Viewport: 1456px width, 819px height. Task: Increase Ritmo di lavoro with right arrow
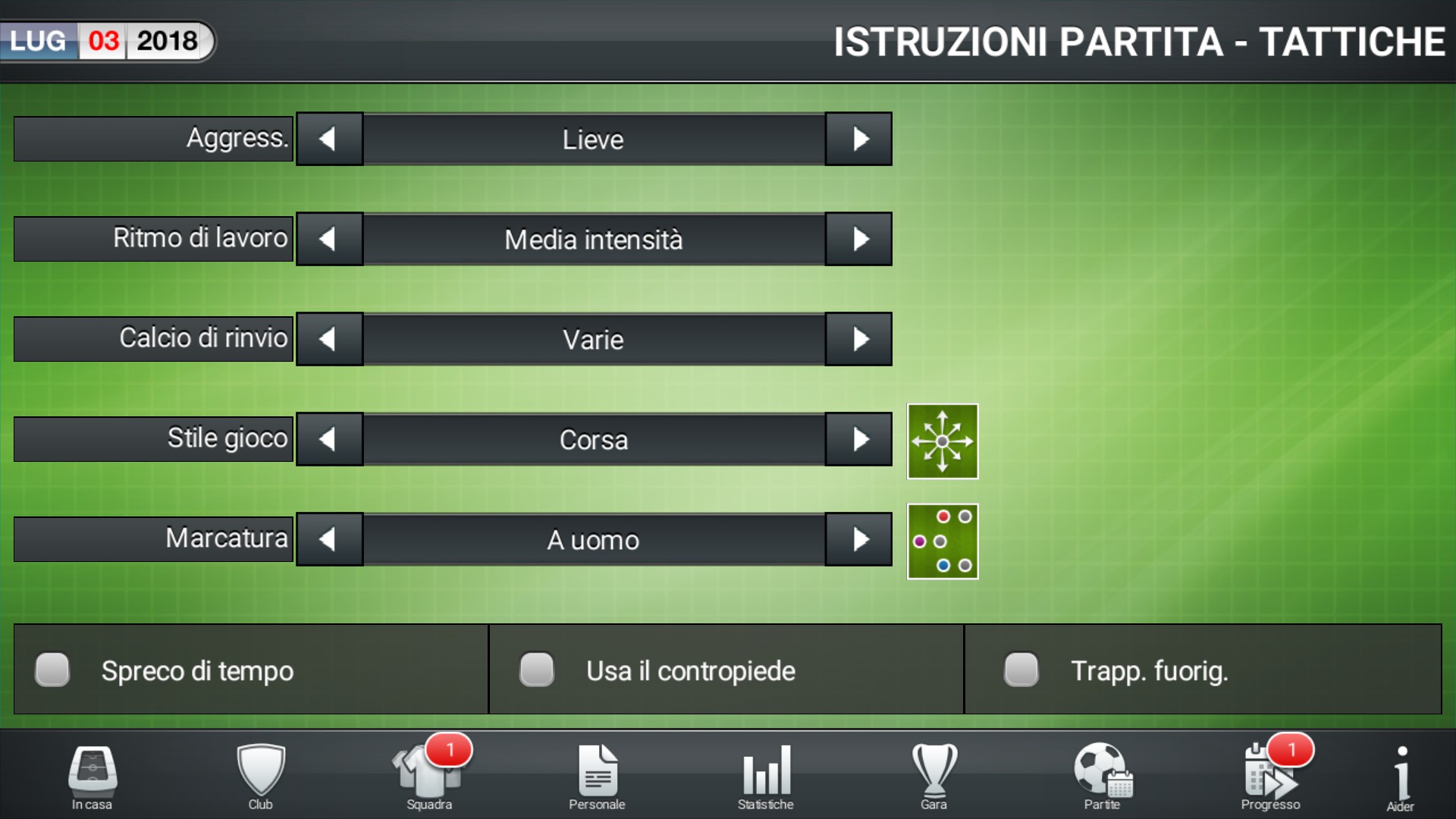pyautogui.click(x=859, y=239)
